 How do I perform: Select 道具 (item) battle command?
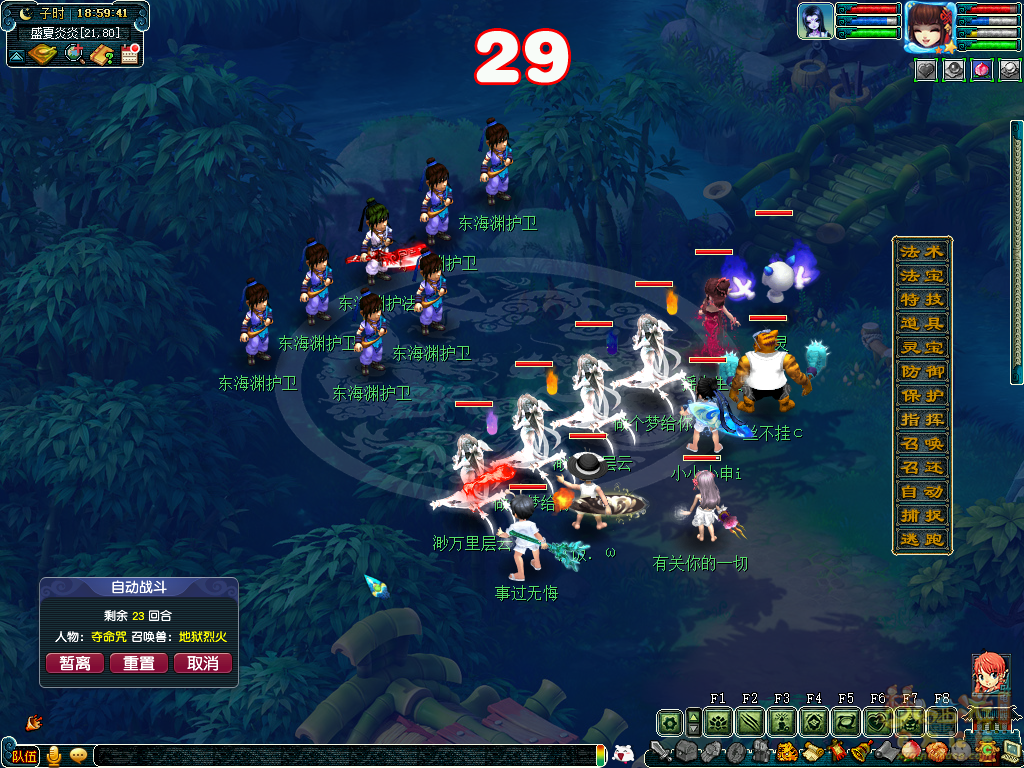[x=922, y=323]
